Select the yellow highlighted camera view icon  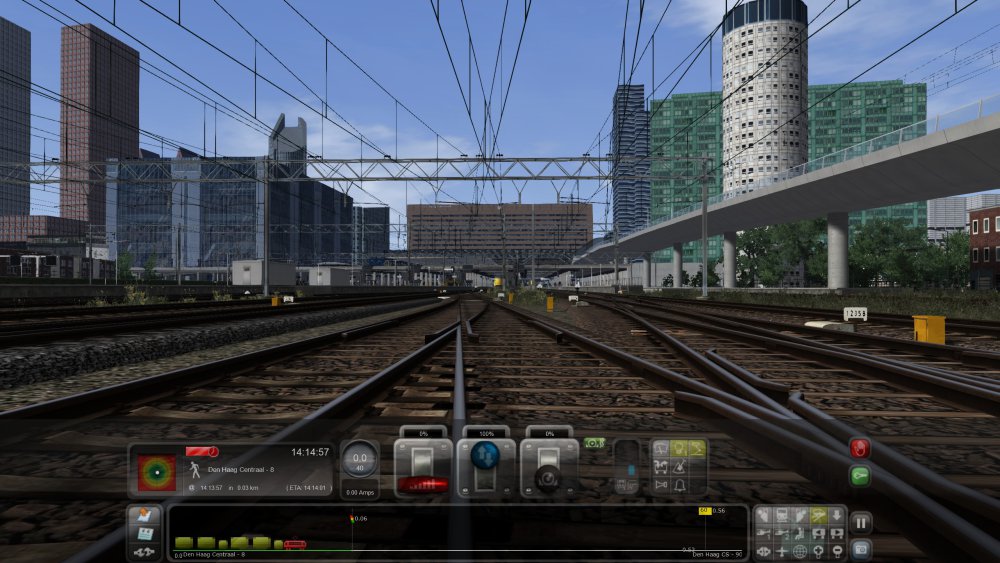pos(819,515)
